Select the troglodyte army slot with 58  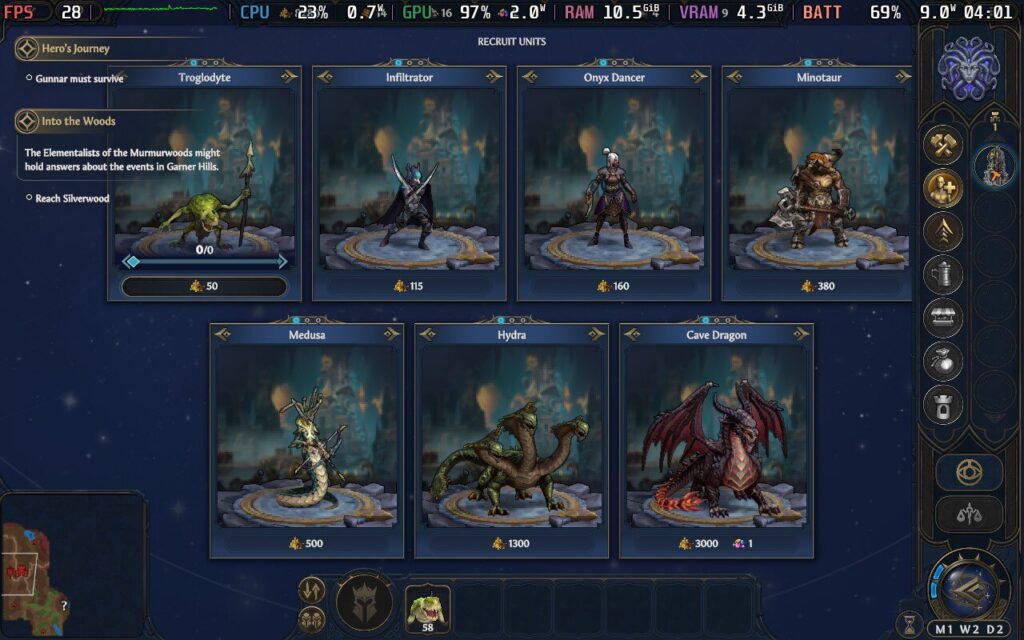click(427, 607)
